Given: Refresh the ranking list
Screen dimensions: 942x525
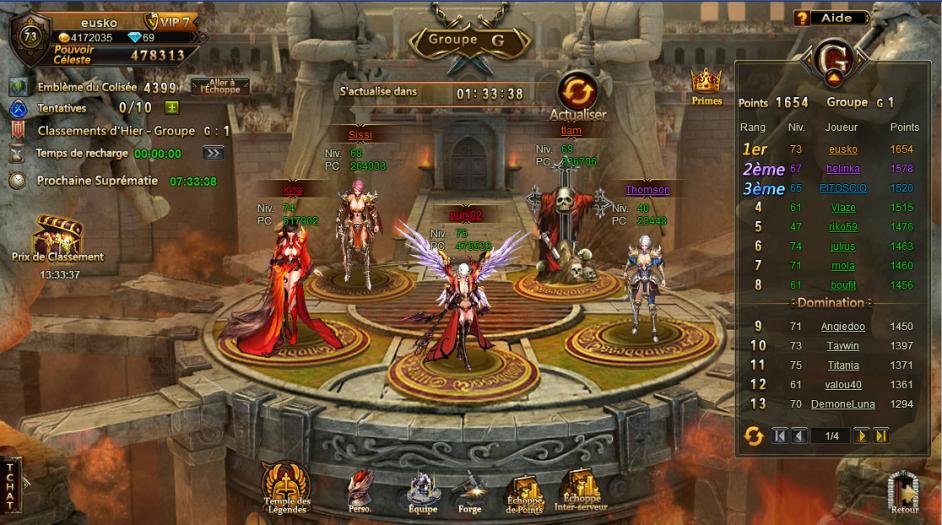Looking at the screenshot, I should click(754, 435).
